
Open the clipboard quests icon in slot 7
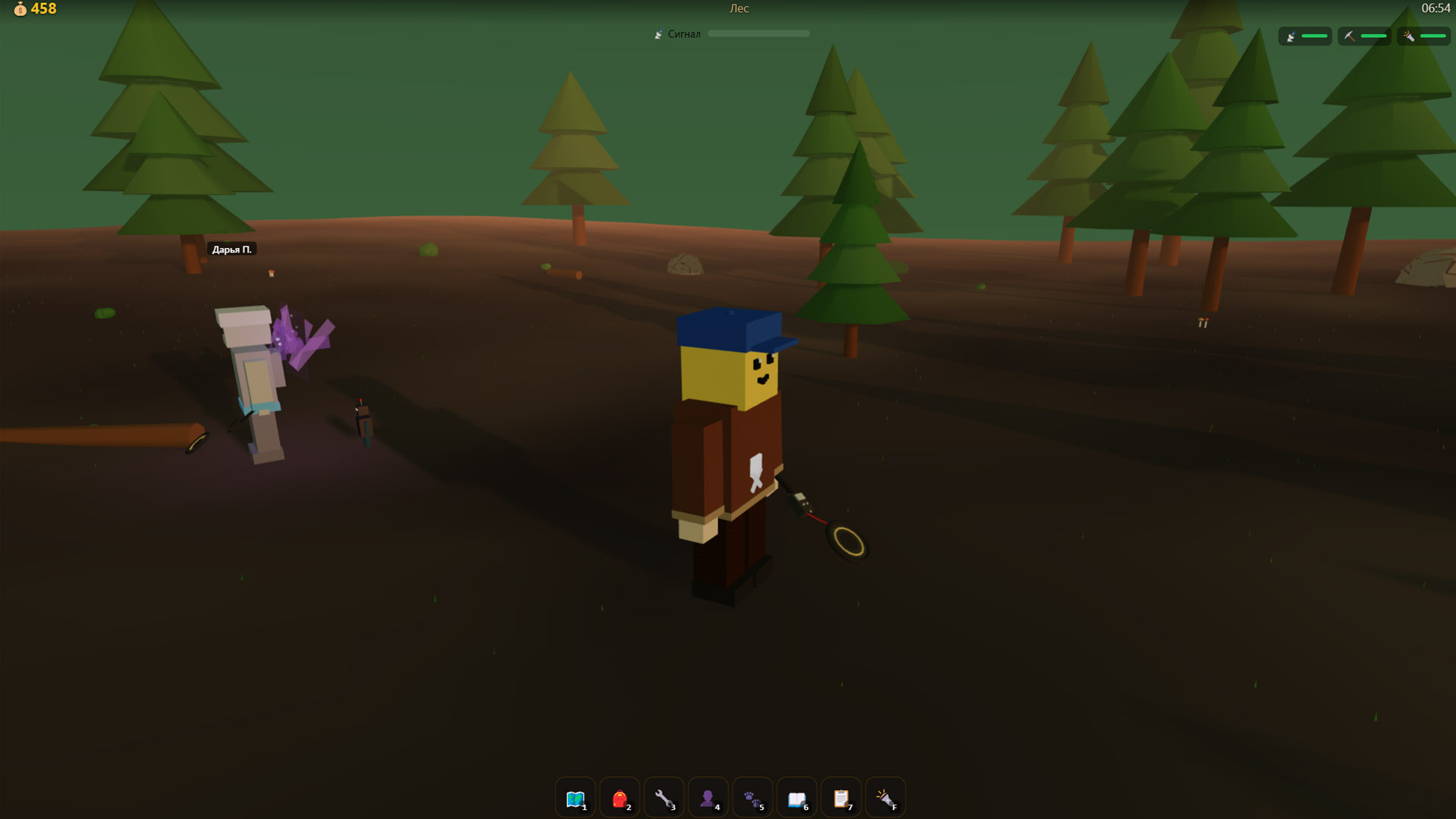840,797
